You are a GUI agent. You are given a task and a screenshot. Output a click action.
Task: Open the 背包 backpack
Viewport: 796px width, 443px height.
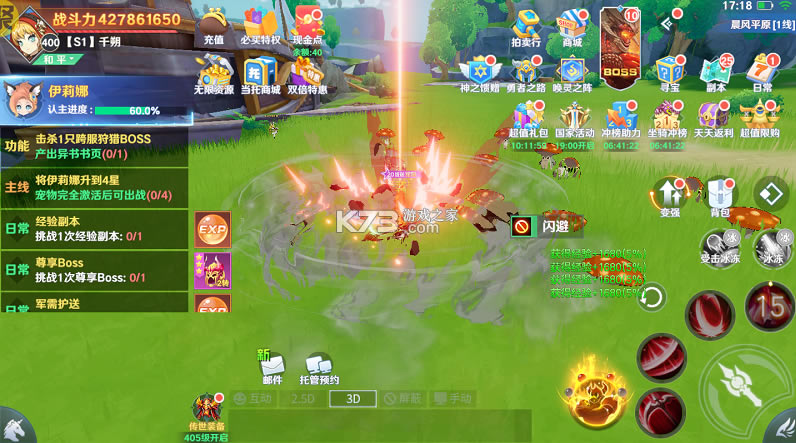pyautogui.click(x=720, y=194)
